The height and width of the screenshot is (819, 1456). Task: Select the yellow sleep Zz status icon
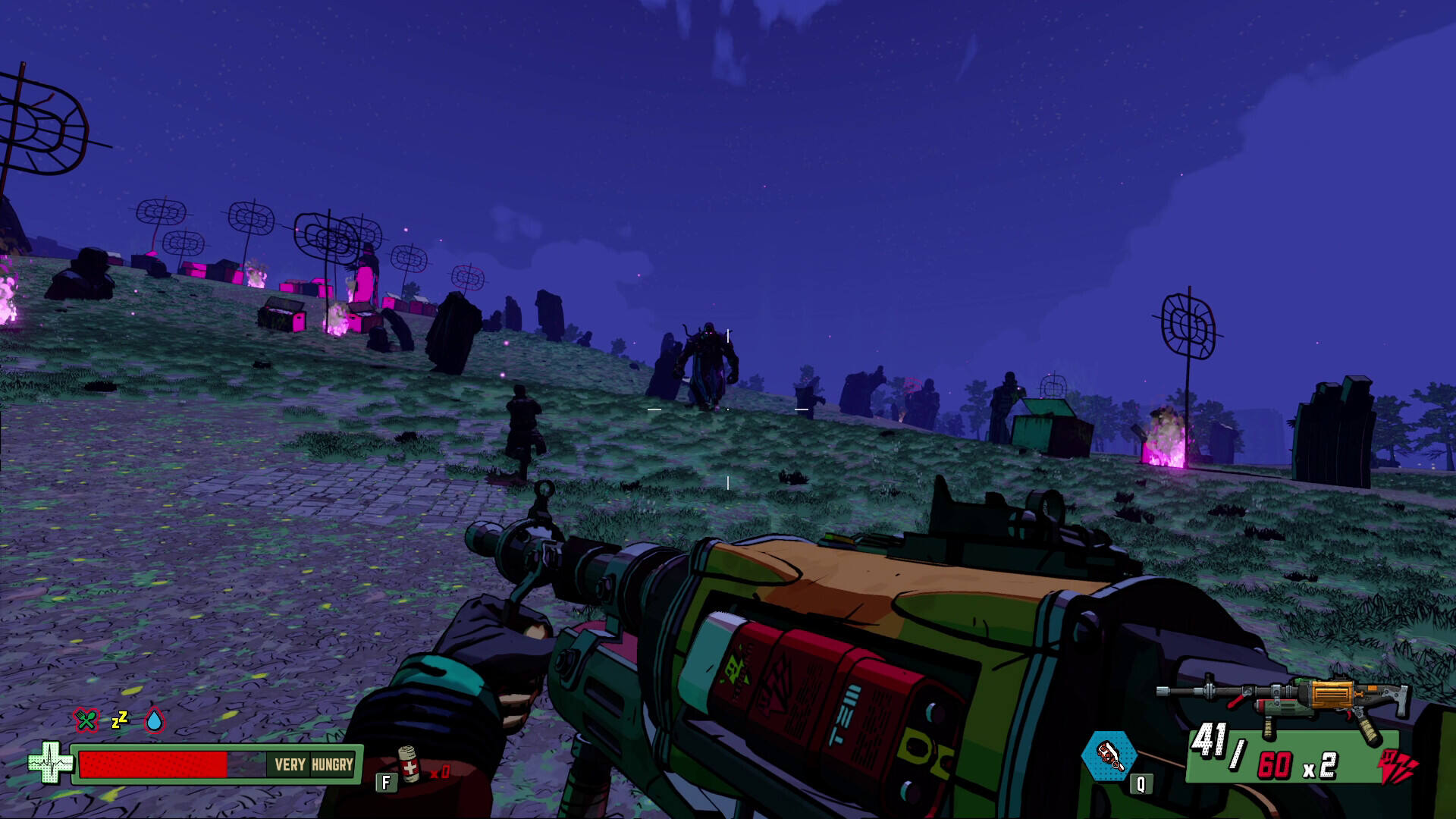pos(120,720)
